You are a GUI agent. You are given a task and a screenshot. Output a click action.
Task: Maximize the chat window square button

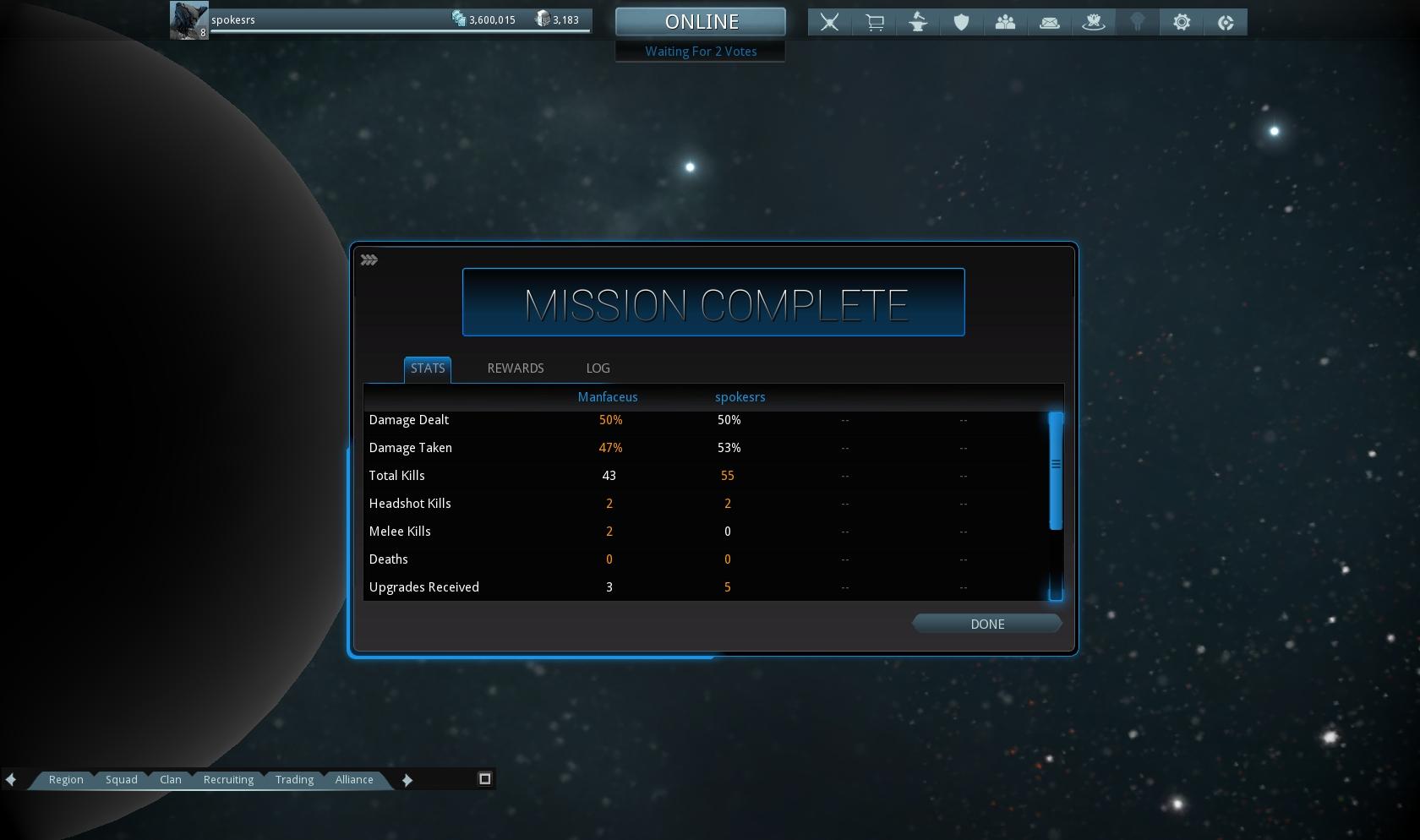coord(484,778)
